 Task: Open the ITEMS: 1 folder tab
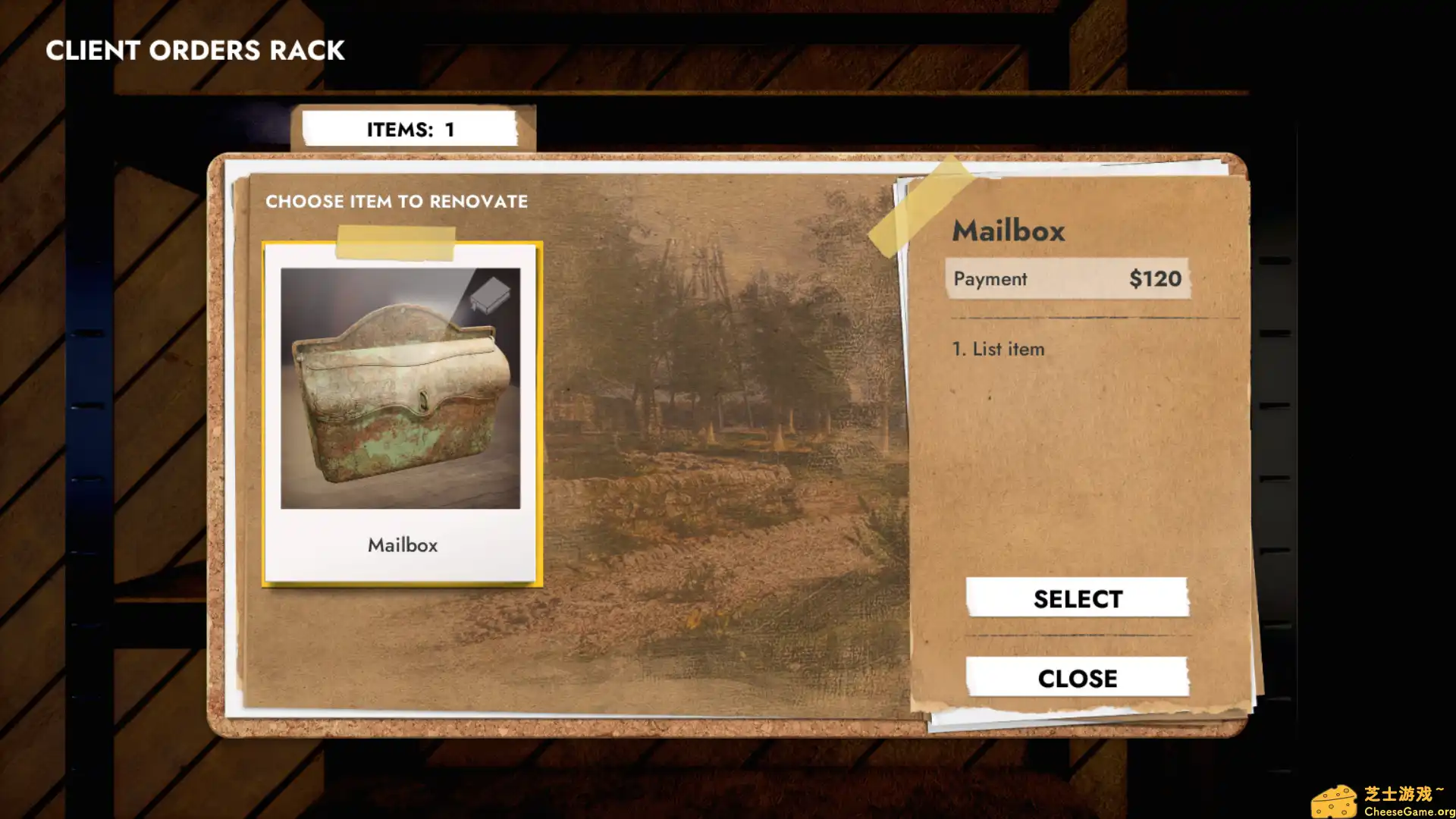click(x=410, y=129)
